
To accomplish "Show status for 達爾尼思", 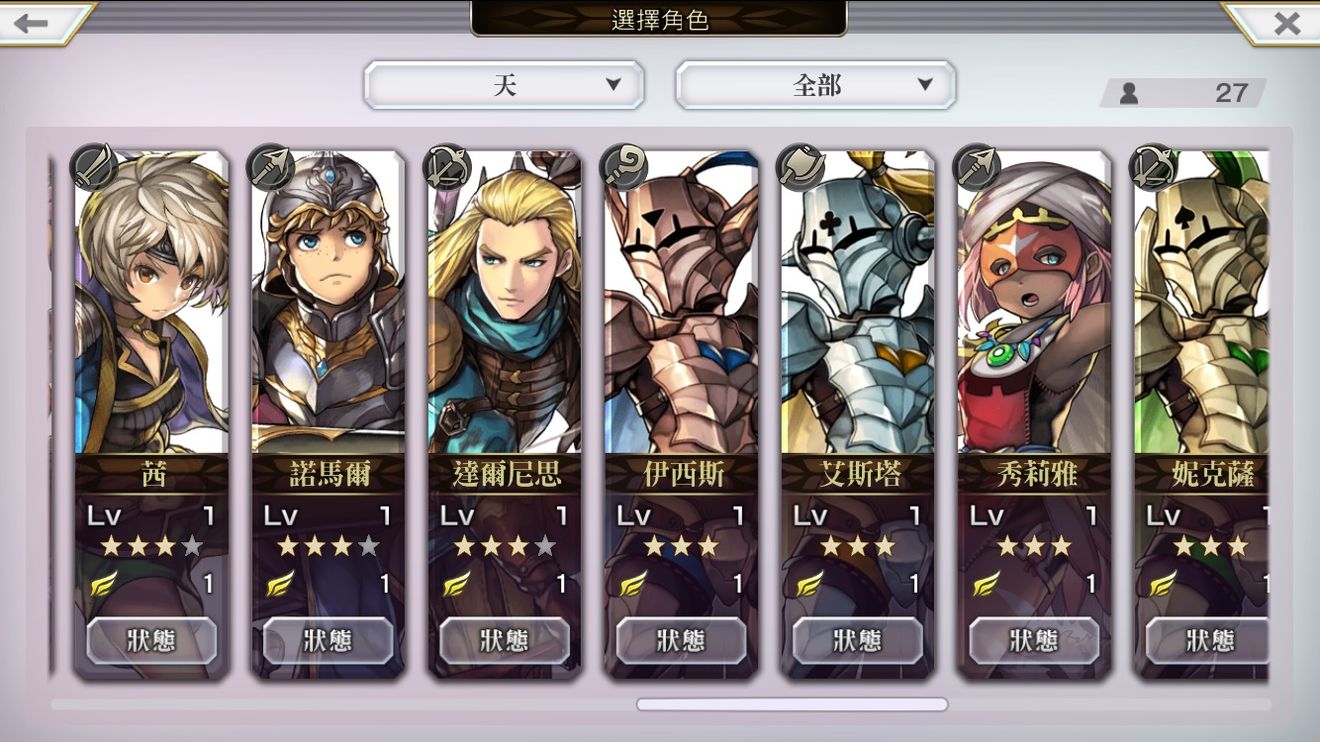I will point(505,640).
